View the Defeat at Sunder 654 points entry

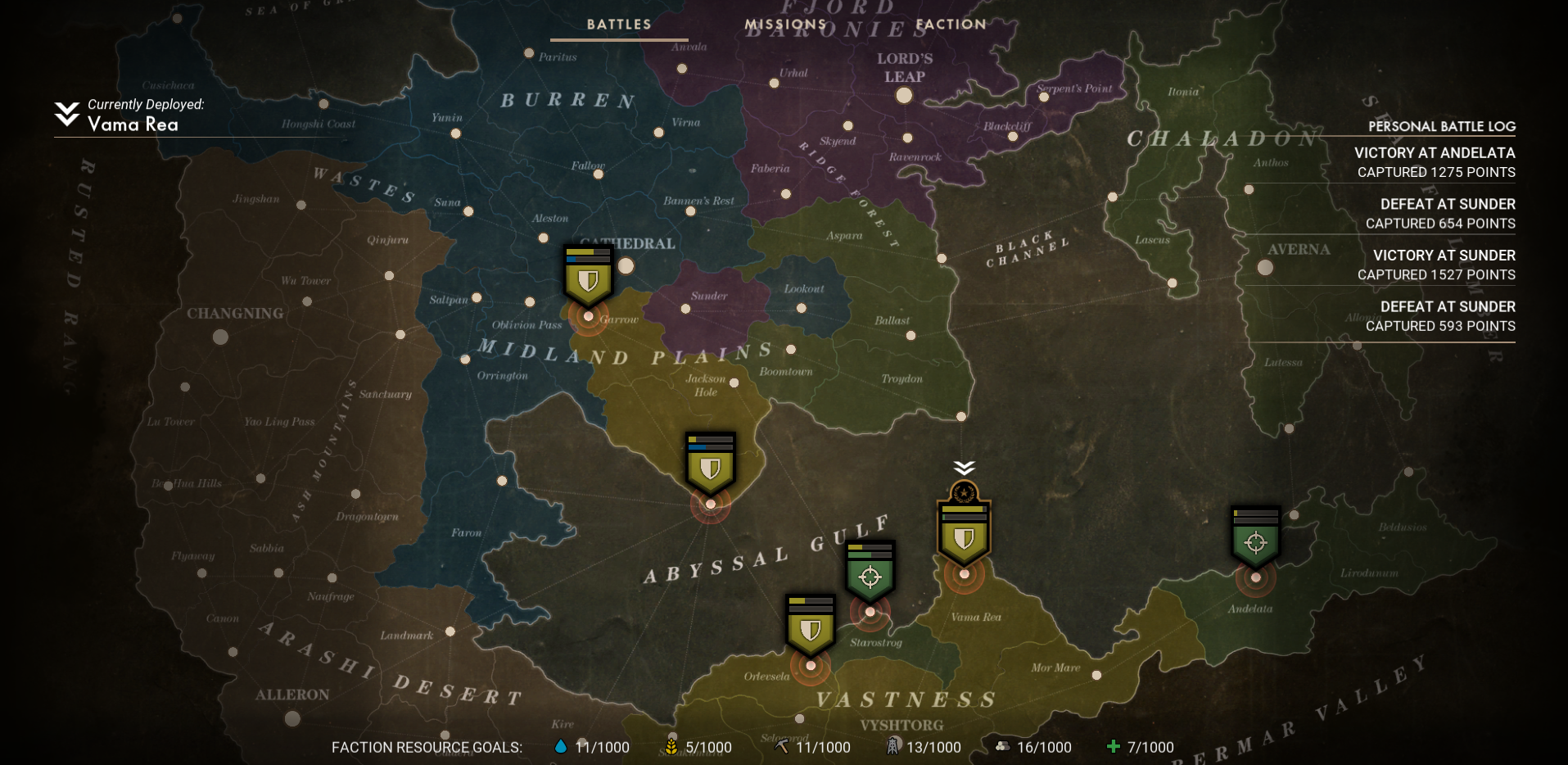1439,214
